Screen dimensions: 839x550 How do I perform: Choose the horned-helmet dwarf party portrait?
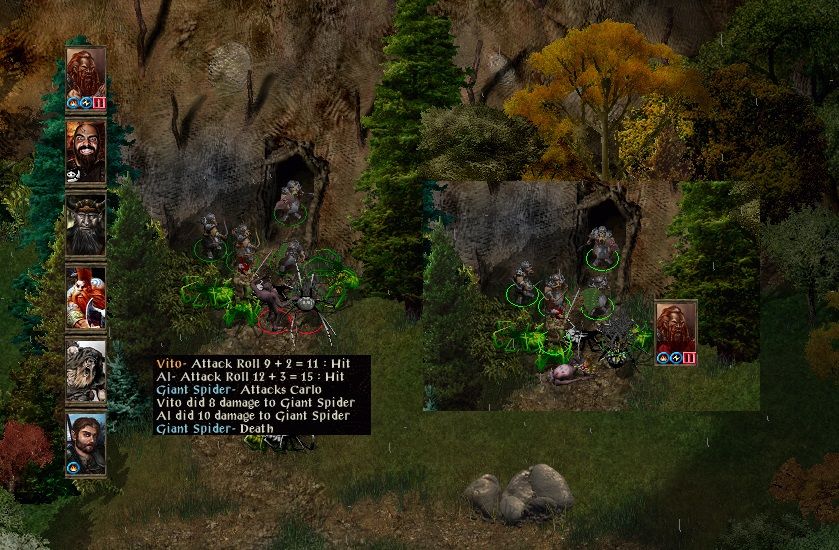pos(86,224)
